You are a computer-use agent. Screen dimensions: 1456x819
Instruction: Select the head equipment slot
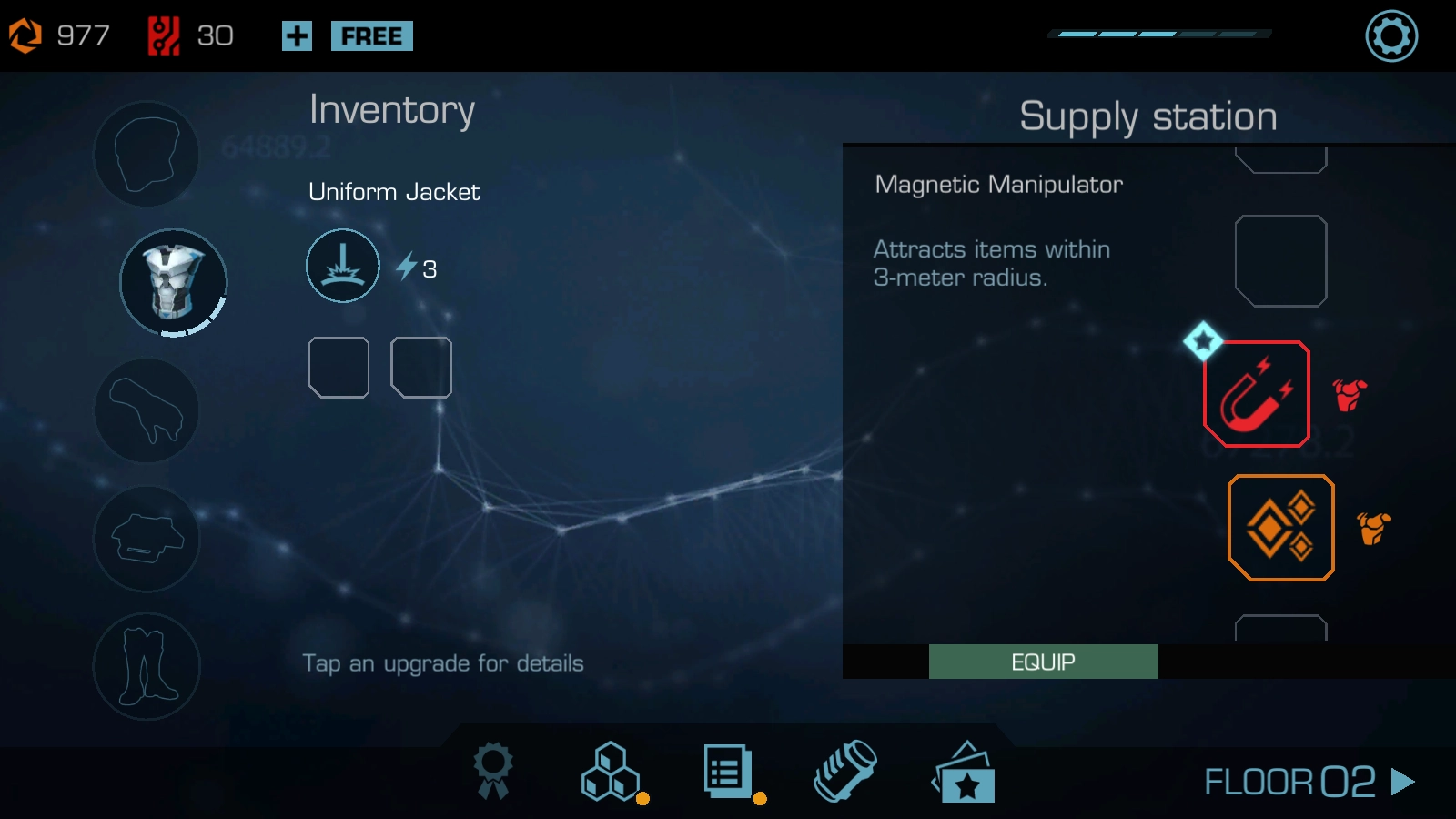147,154
